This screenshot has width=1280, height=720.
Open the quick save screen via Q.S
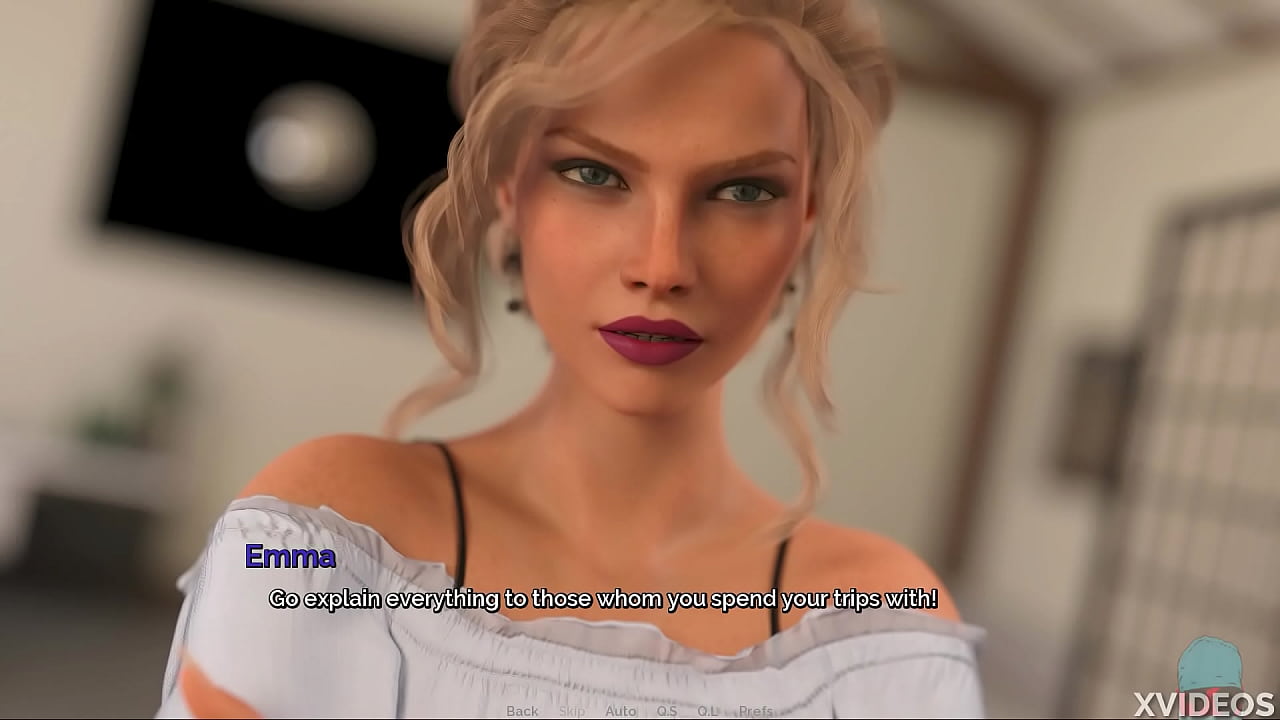[x=666, y=710]
